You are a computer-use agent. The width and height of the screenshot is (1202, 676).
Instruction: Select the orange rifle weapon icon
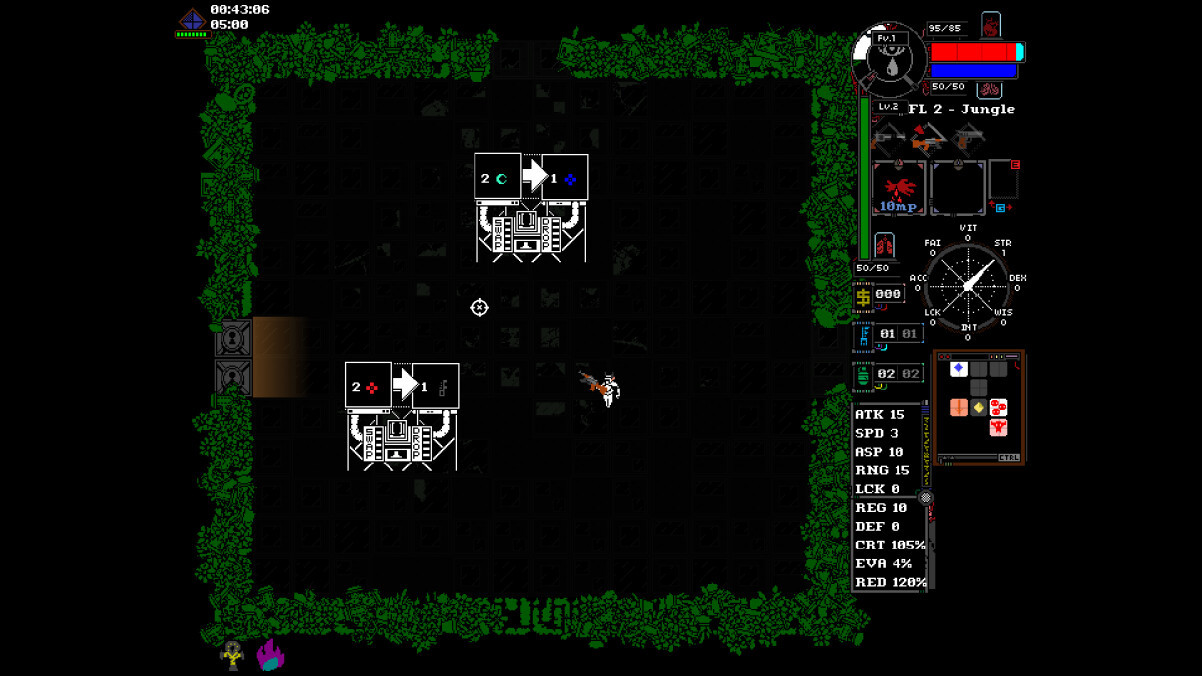(x=928, y=140)
